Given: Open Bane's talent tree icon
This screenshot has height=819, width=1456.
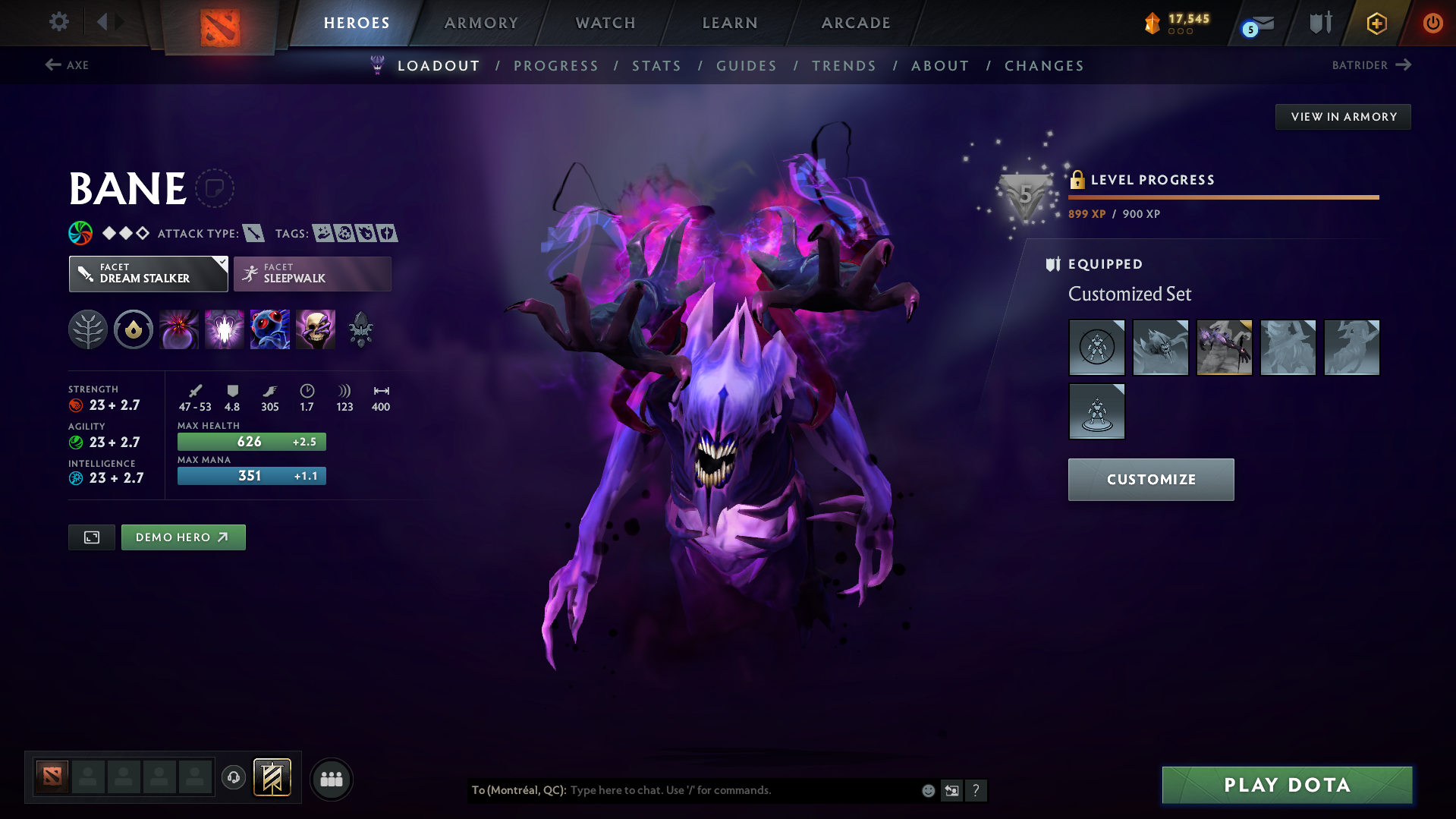Looking at the screenshot, I should pyautogui.click(x=87, y=329).
